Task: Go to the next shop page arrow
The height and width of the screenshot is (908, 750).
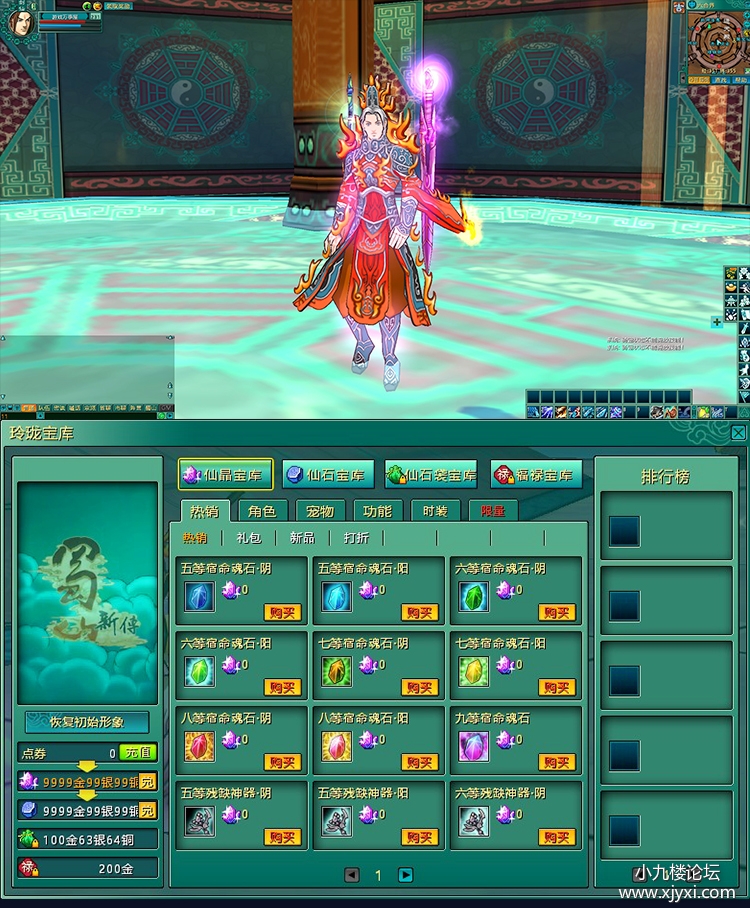Action: tap(406, 875)
